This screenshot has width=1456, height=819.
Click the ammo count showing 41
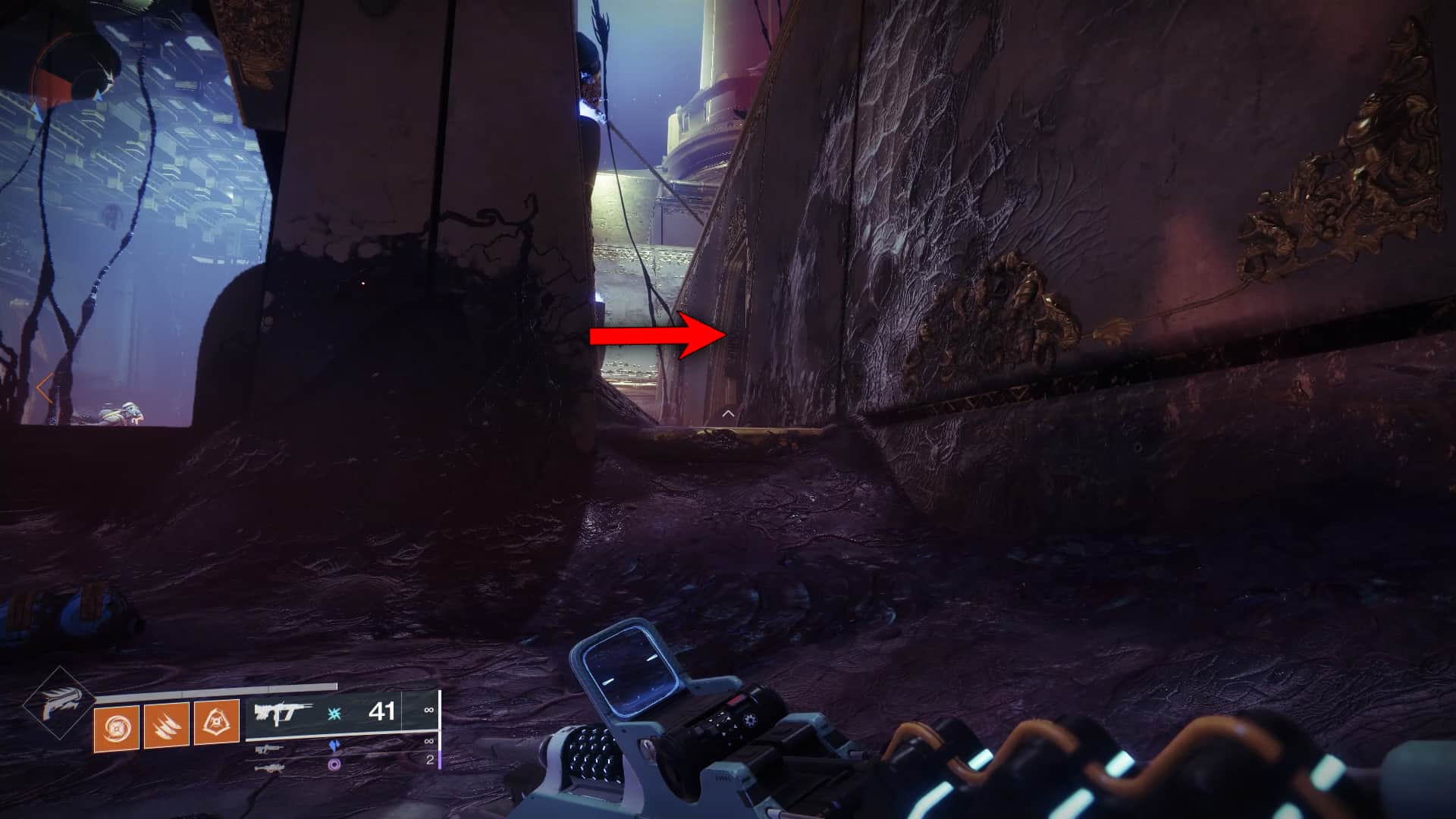pyautogui.click(x=381, y=712)
